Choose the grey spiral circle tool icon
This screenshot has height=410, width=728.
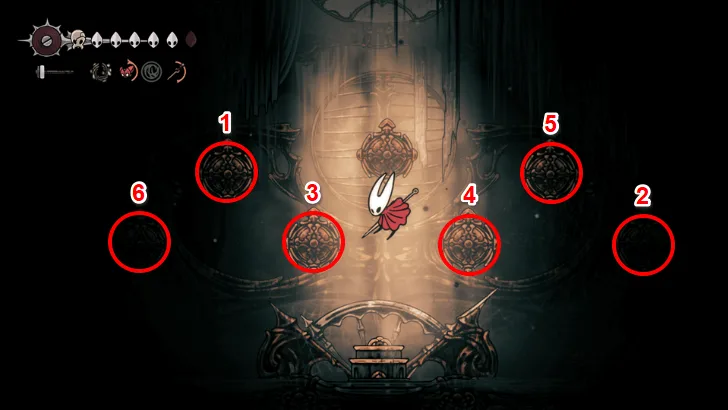[152, 72]
